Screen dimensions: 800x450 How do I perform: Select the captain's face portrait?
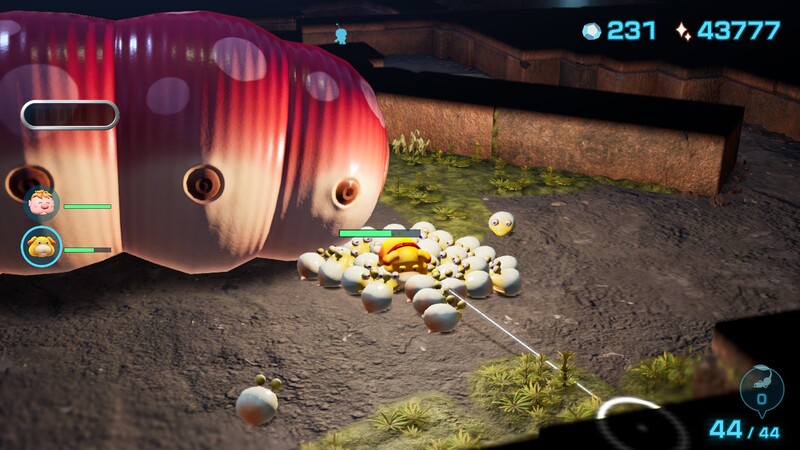coord(42,205)
